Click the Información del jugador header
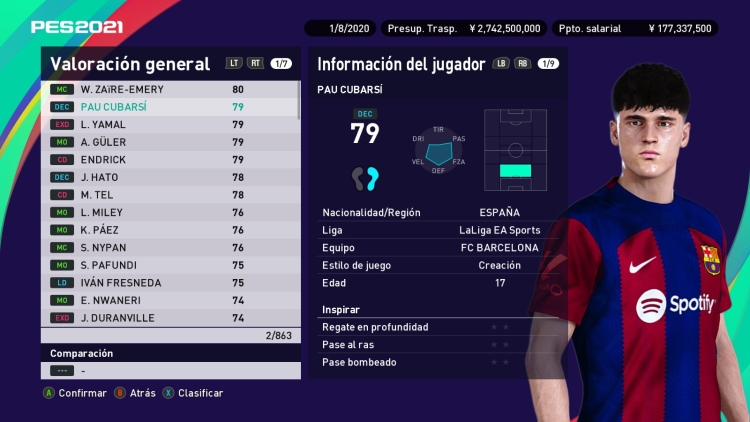Screen dimensions: 750x422 pyautogui.click(x=396, y=64)
